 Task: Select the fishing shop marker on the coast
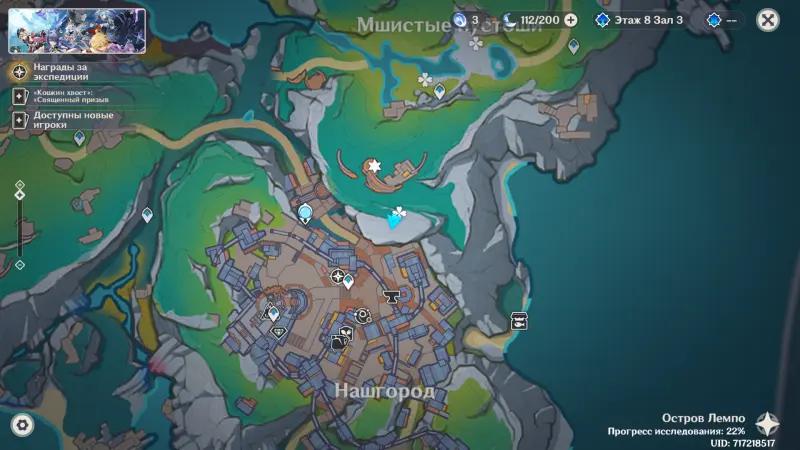pos(519,321)
